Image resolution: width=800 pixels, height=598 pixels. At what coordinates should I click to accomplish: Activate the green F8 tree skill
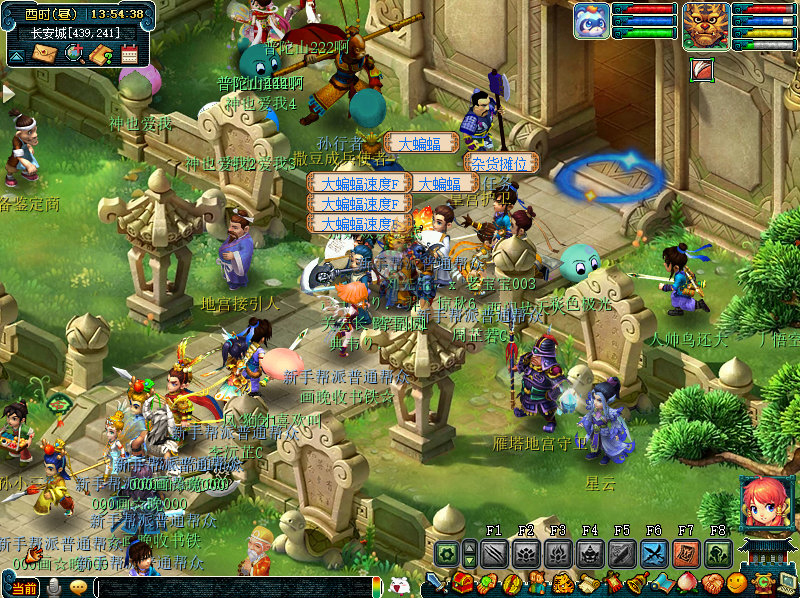[718, 553]
